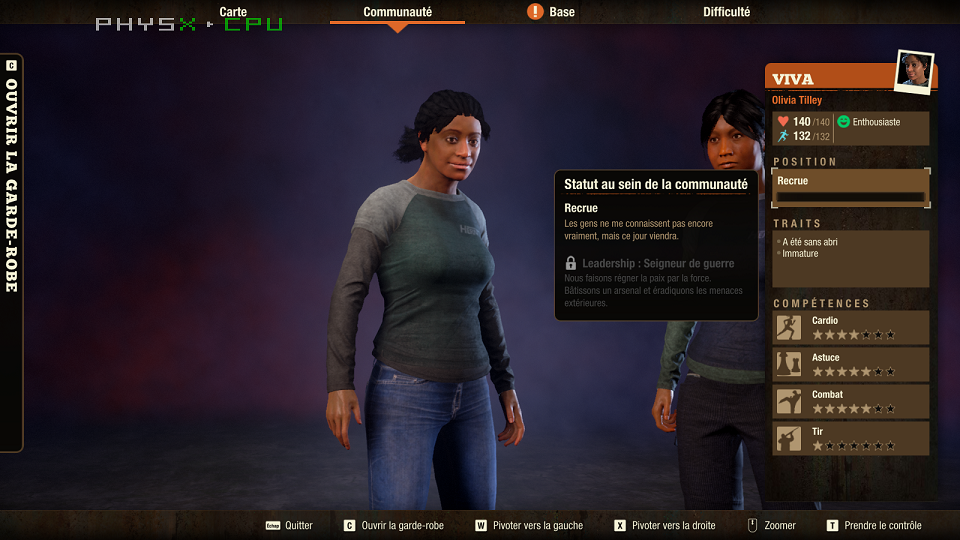Go to the Difficulté tab

(x=726, y=12)
